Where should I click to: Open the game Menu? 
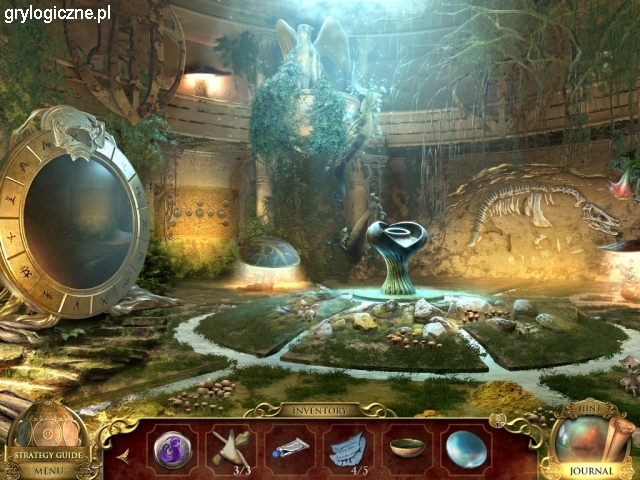pos(48,470)
